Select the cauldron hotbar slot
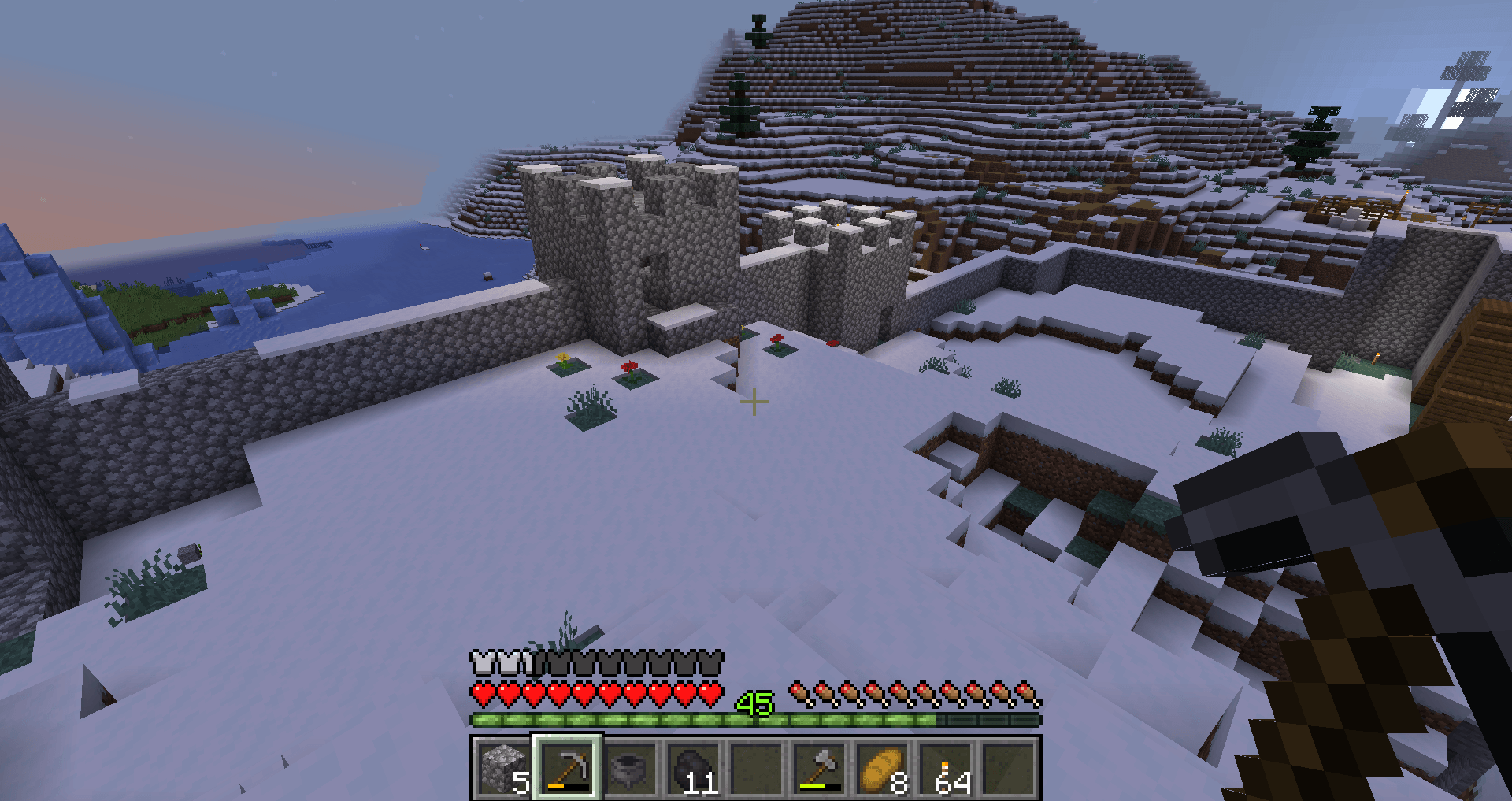This screenshot has height=801, width=1512. point(630,768)
